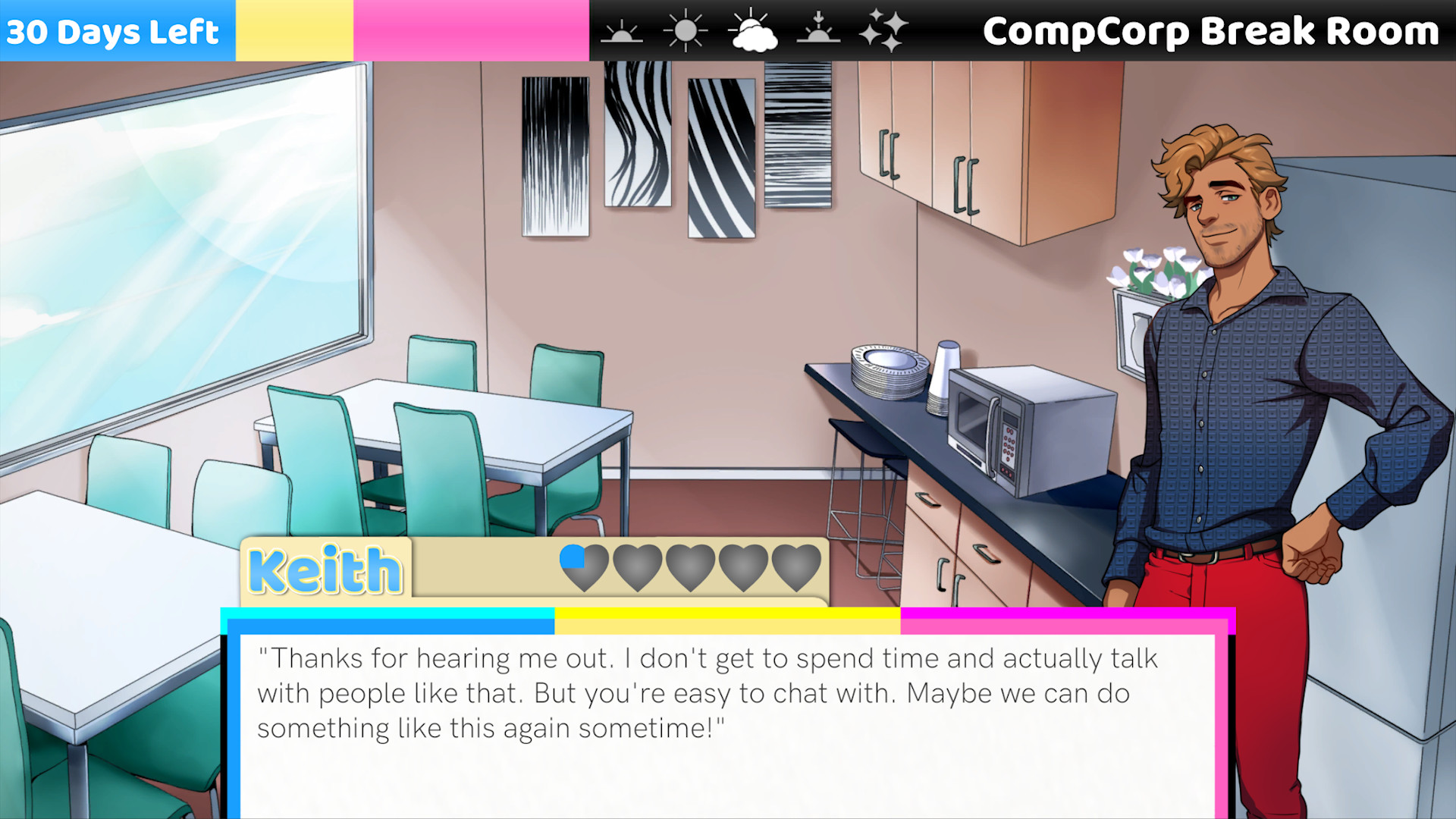Screen dimensions: 1456x819
Task: Click the "30 Days Left" banner
Action: 115,31
